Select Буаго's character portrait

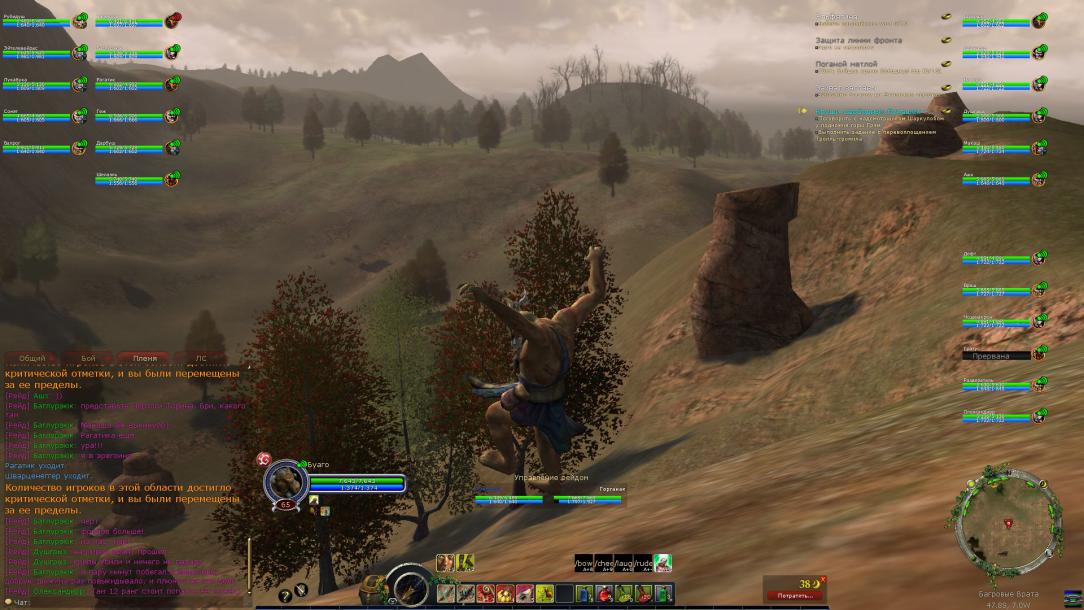pyautogui.click(x=285, y=483)
